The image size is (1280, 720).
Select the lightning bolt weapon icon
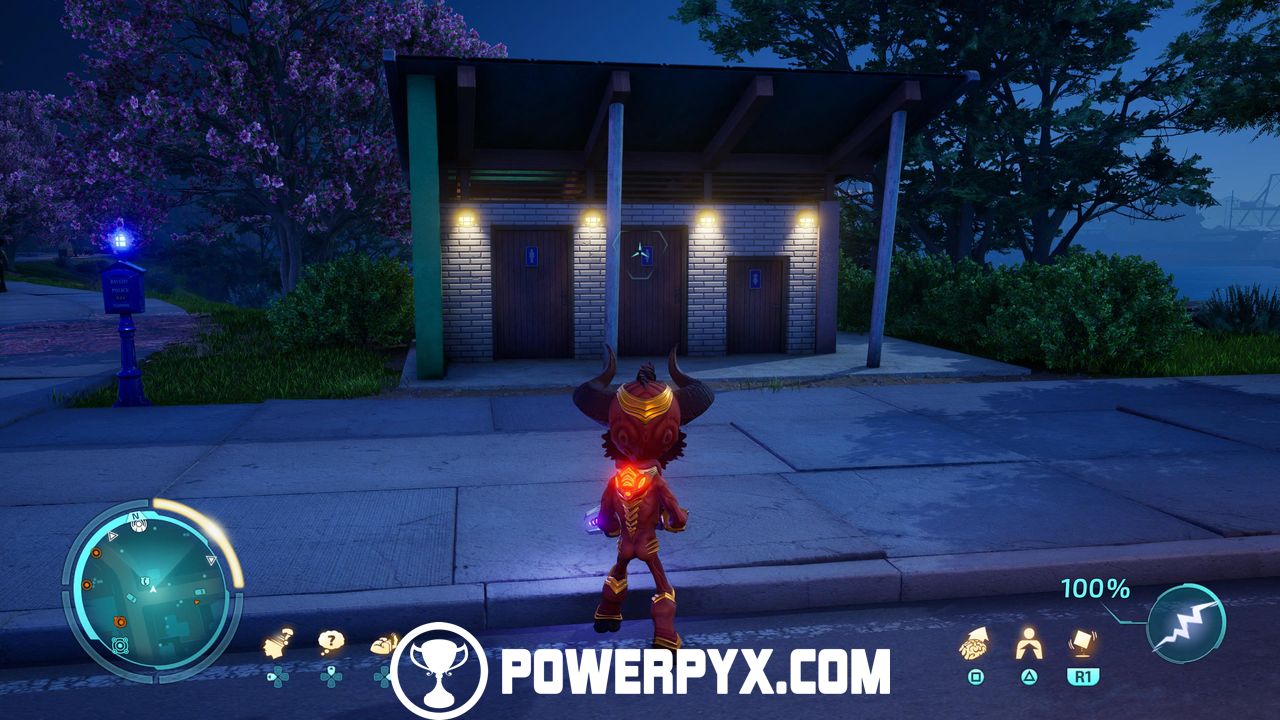click(x=1185, y=623)
